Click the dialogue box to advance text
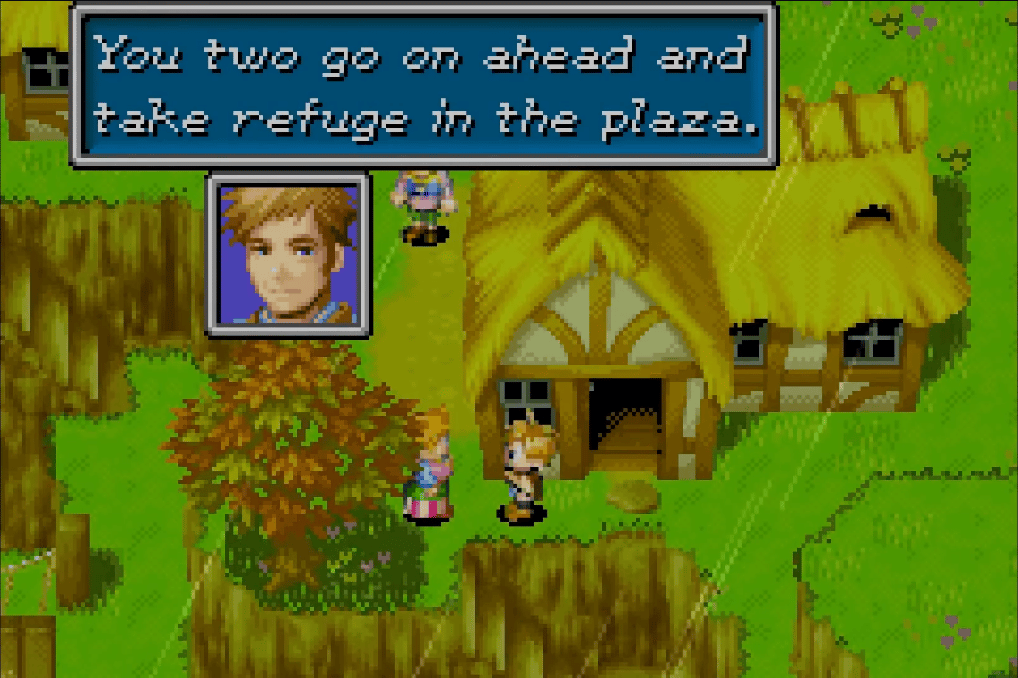Image resolution: width=1018 pixels, height=678 pixels. click(x=423, y=86)
